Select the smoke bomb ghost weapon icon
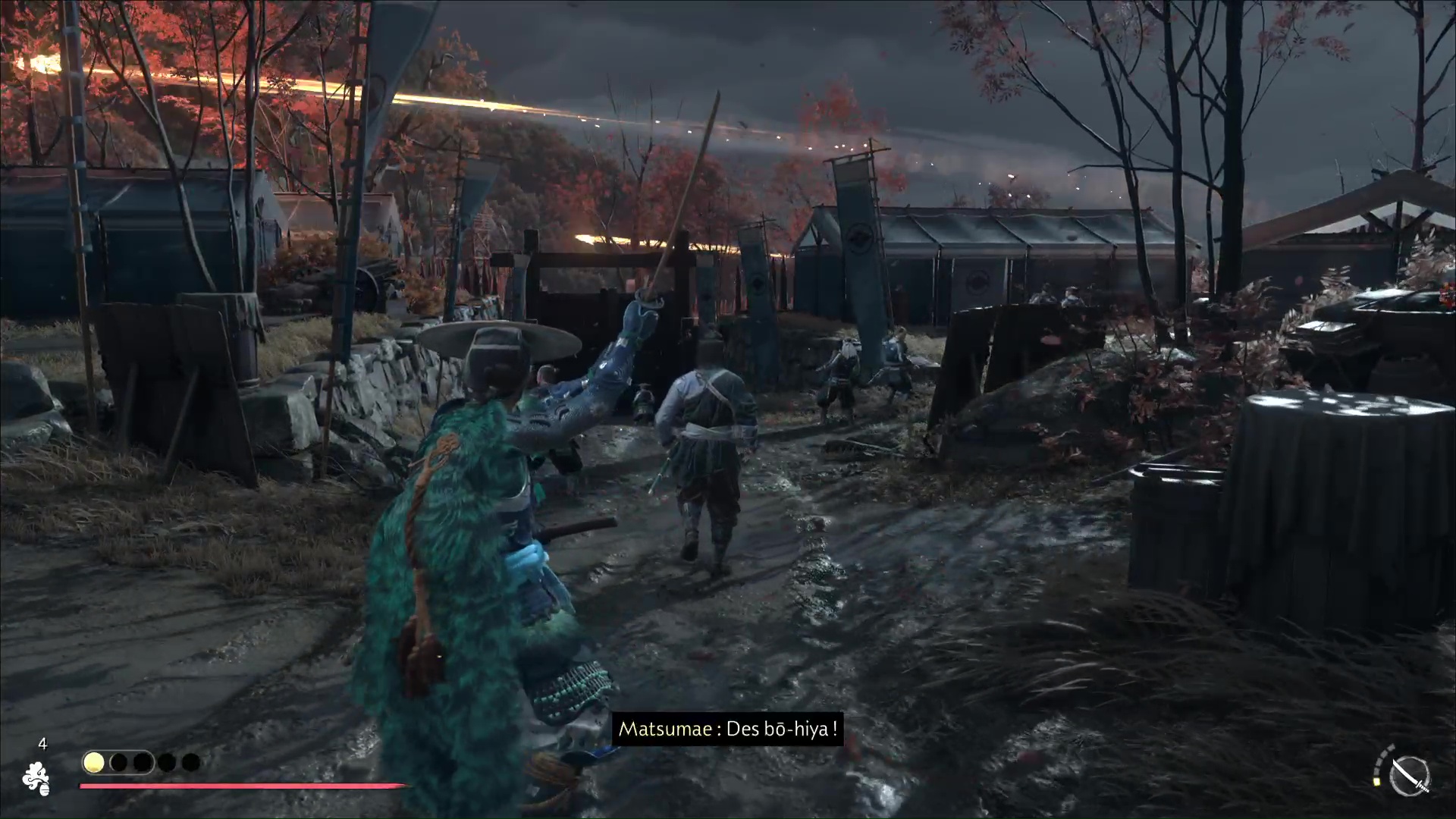The image size is (1456, 819). coord(36,778)
